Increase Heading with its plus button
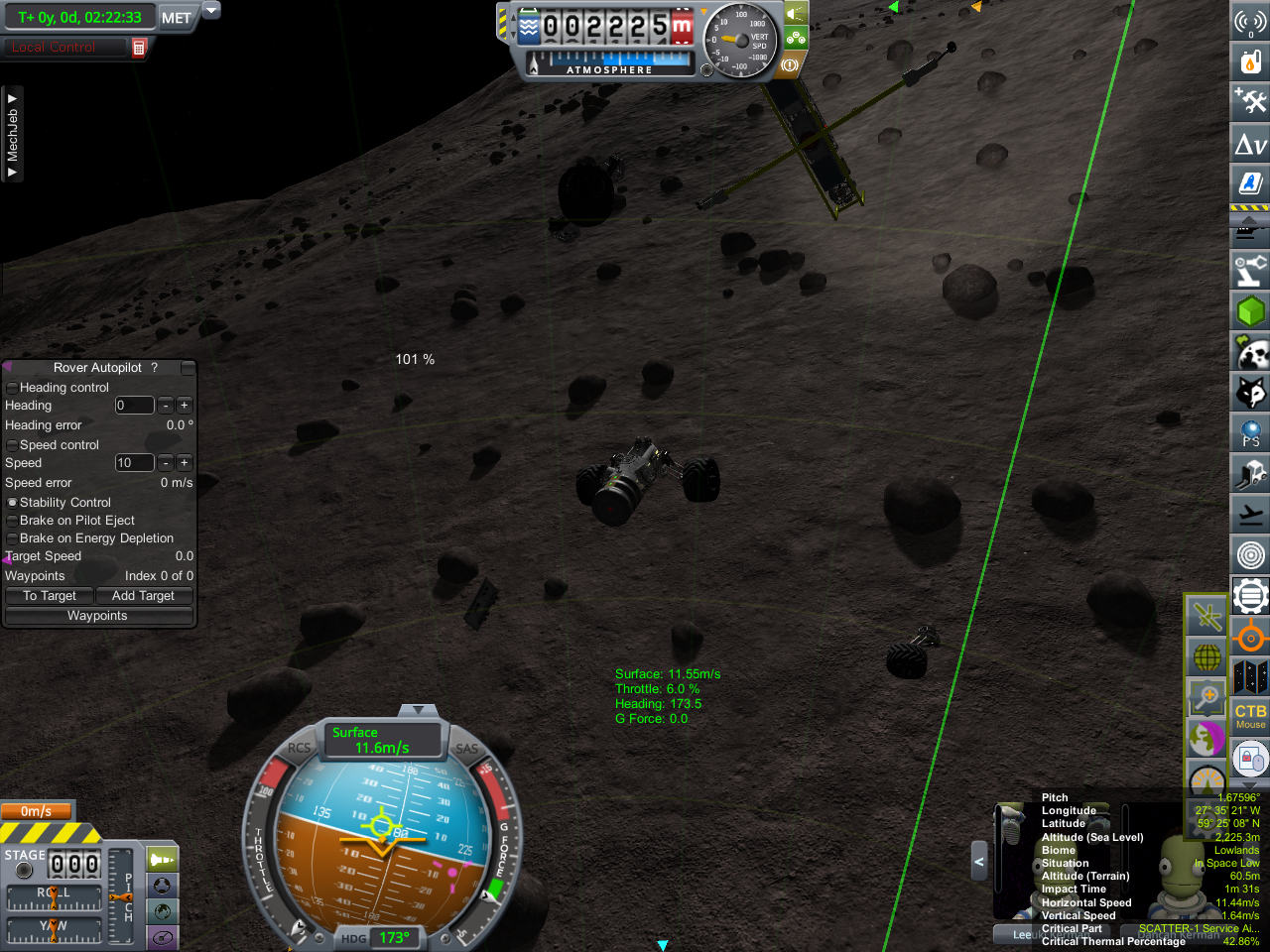Screen dimensions: 1270x952 pyautogui.click(x=185, y=406)
